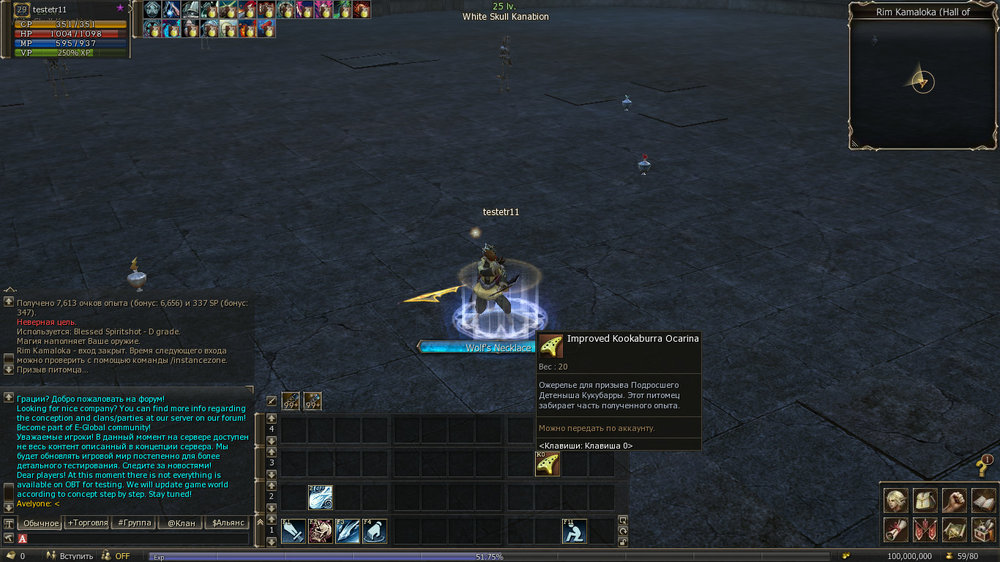Click the Rim Kamaloka minimap
The height and width of the screenshot is (562, 1000).
click(922, 82)
